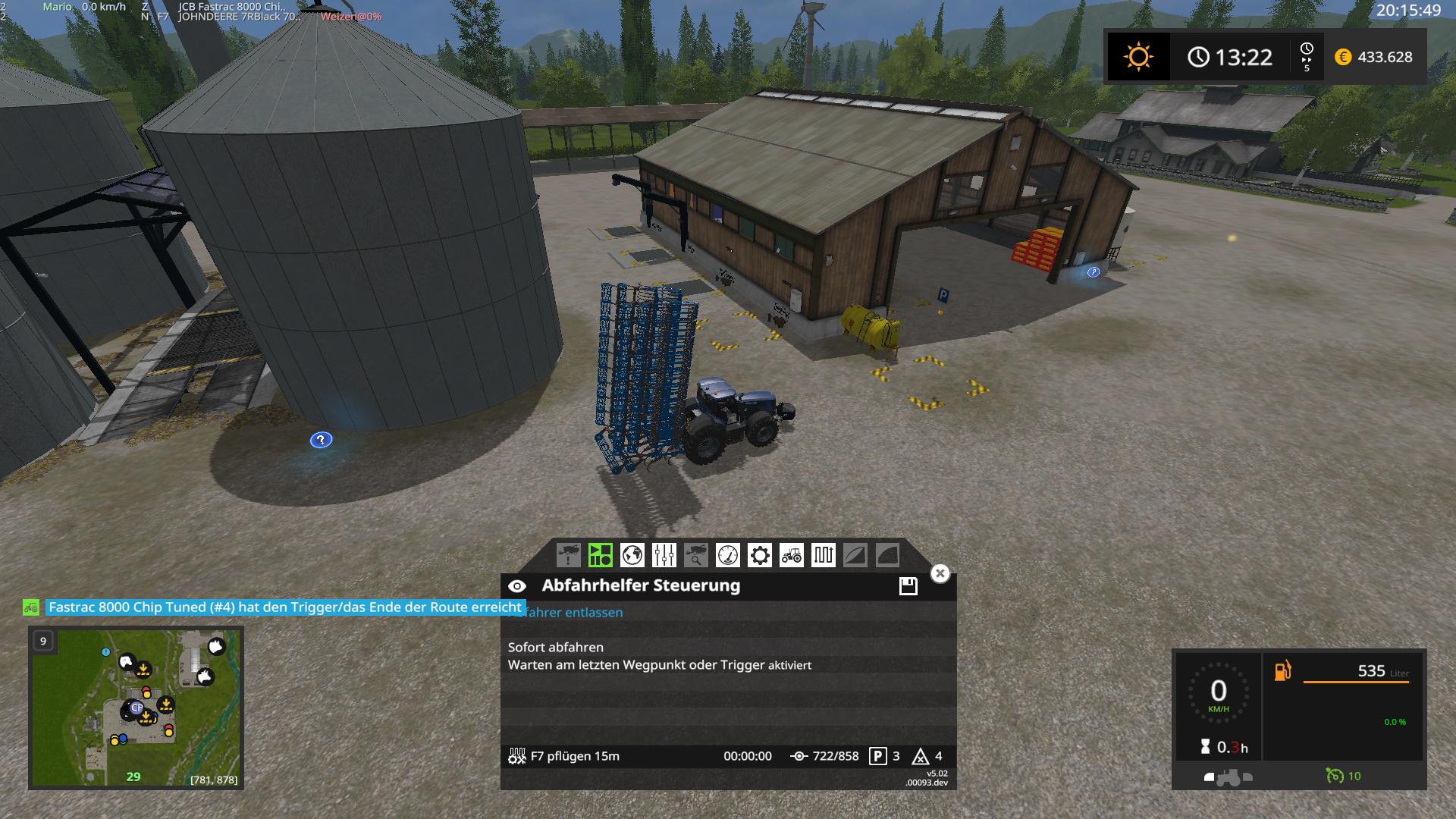Screen dimensions: 1456x819
Task: Click the 'Abfahrer entlassen' line
Action: 576,613
